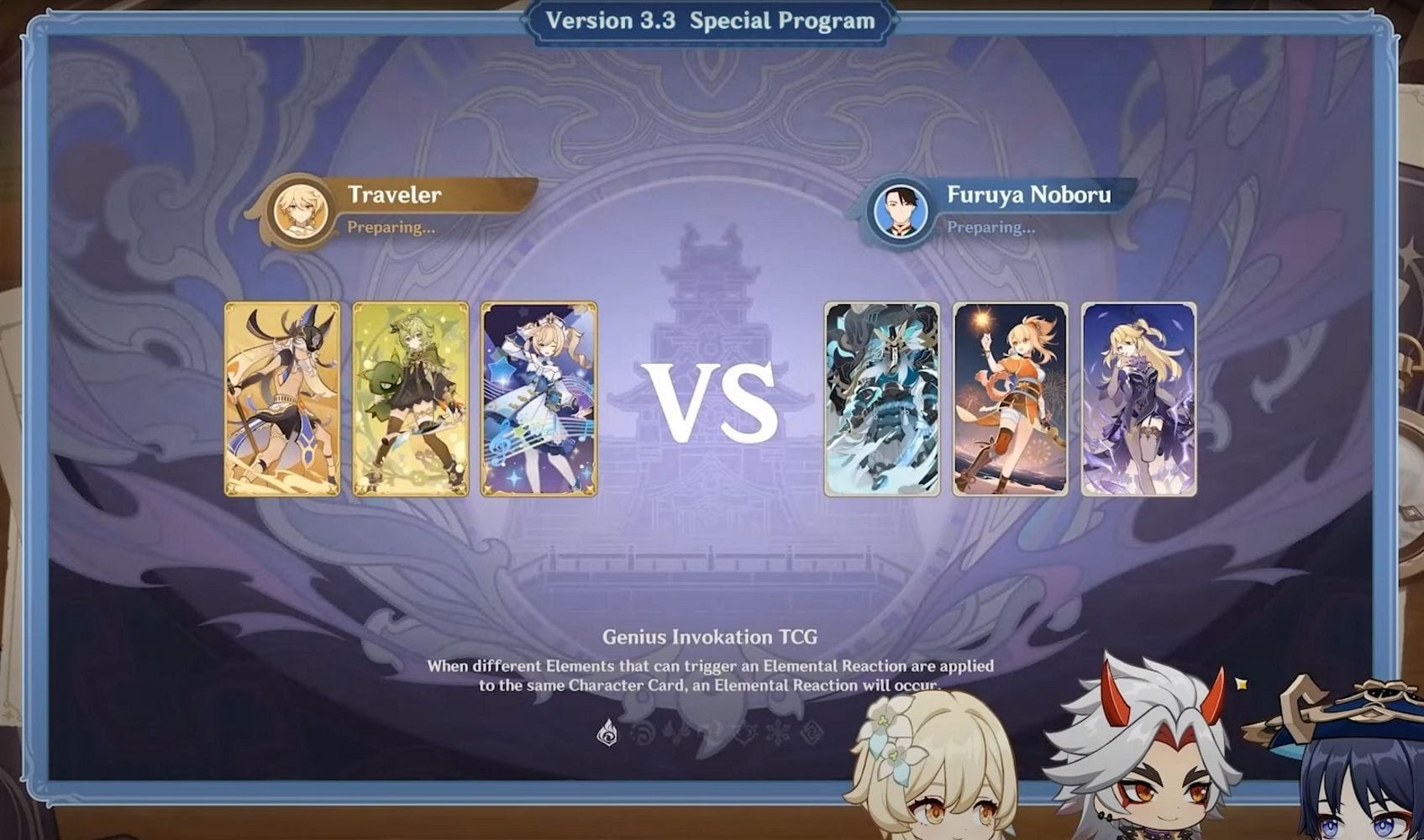Select Cyno's character card
This screenshot has width=1424, height=840.
click(281, 396)
